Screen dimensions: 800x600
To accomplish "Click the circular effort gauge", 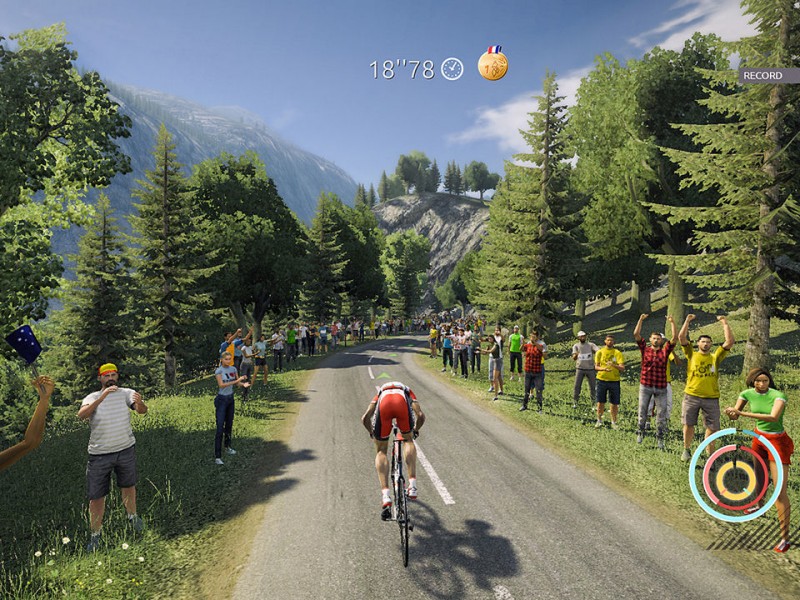I will pos(736,475).
